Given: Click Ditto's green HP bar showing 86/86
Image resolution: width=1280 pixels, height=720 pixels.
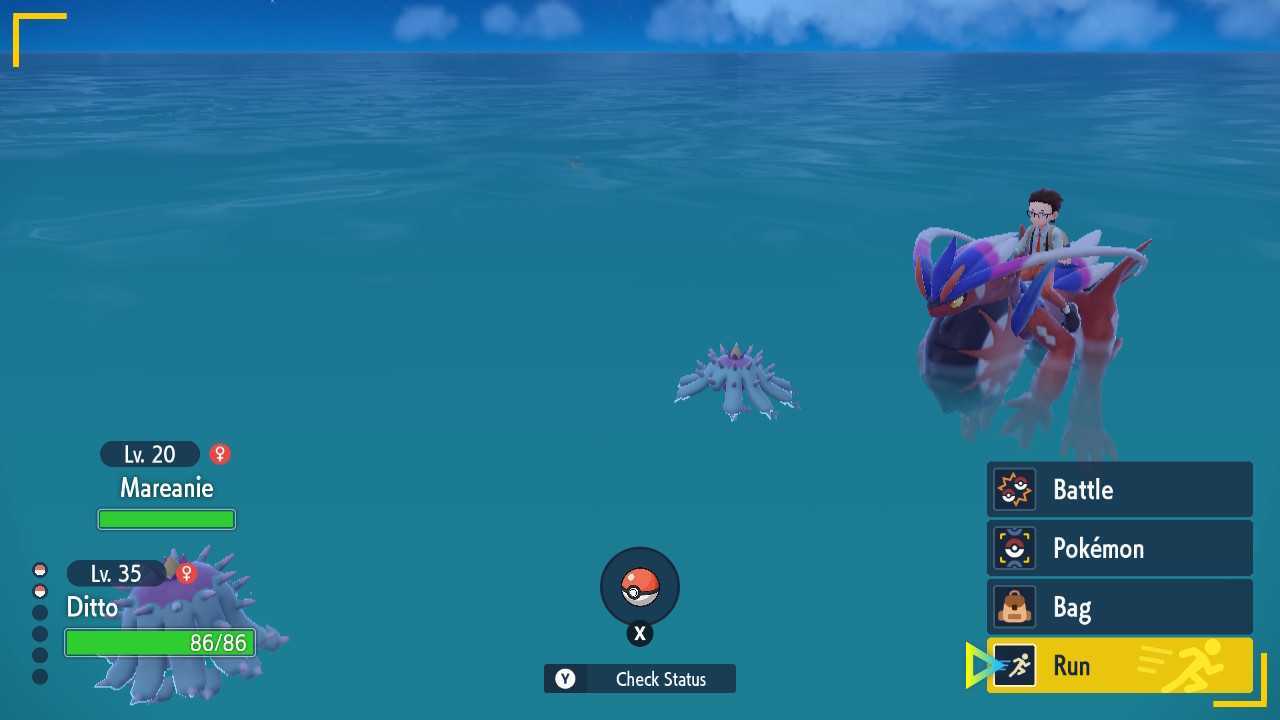Looking at the screenshot, I should [x=160, y=643].
